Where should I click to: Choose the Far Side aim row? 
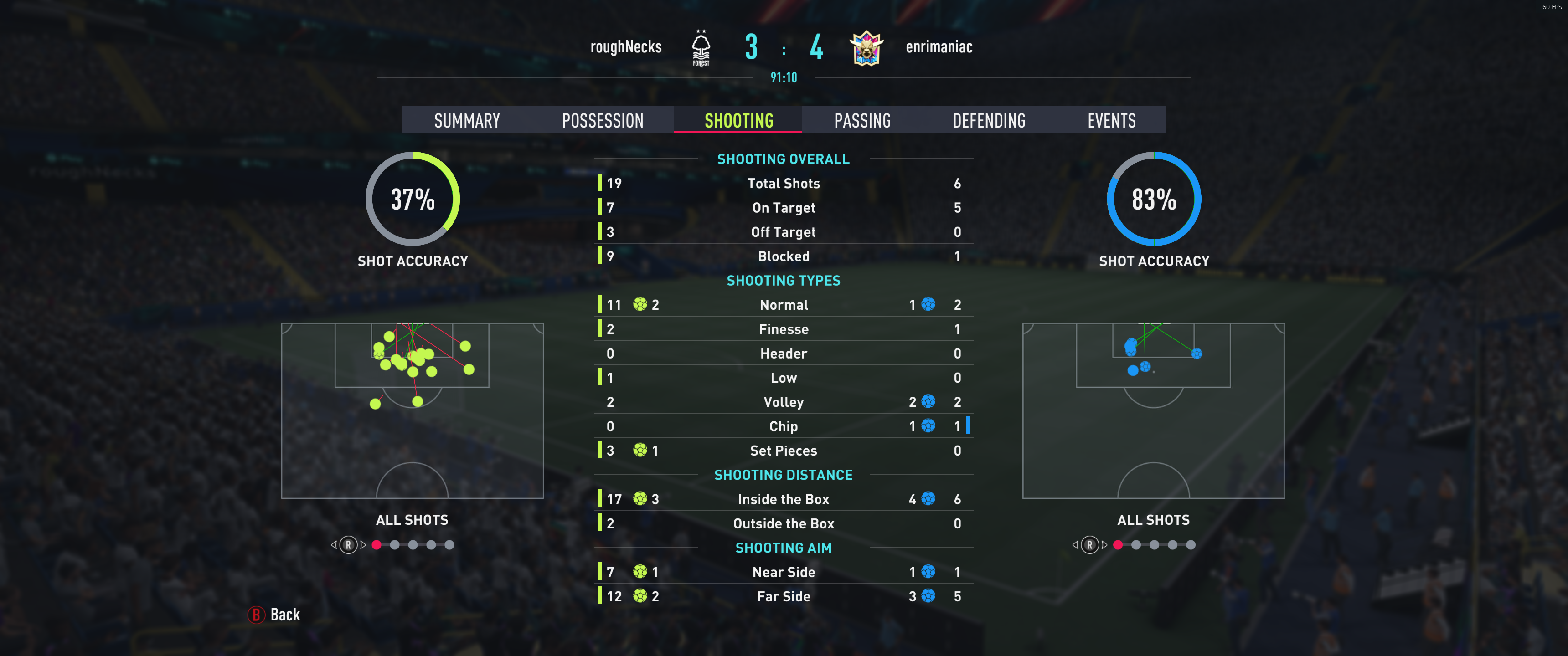784,596
